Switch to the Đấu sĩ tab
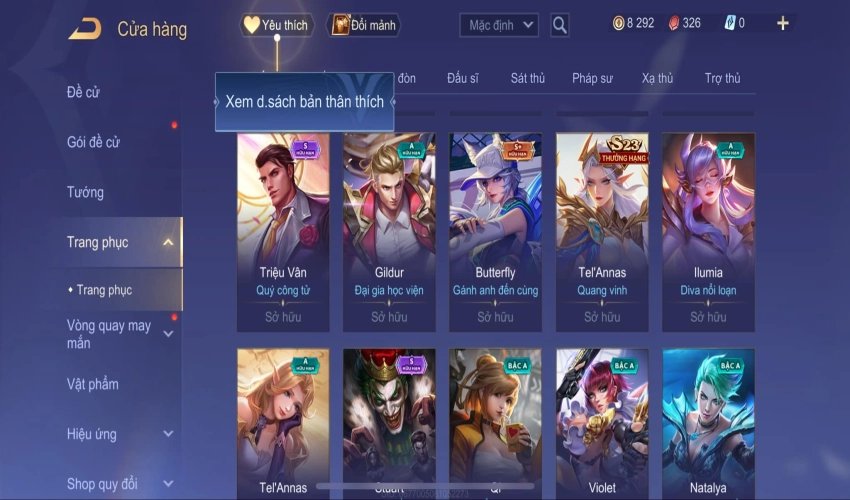 pos(464,78)
